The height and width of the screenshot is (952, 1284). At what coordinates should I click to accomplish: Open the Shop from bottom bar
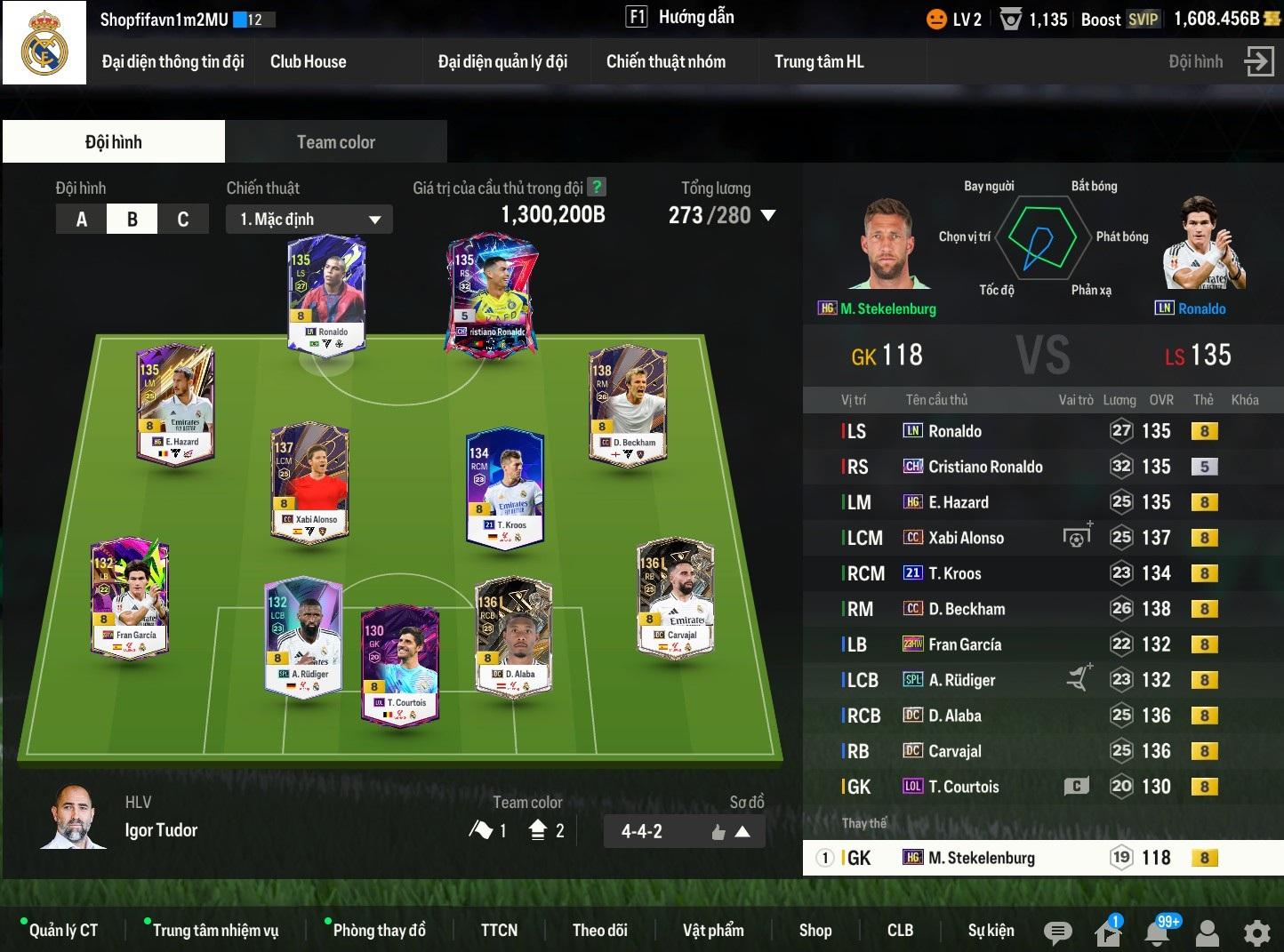815,931
